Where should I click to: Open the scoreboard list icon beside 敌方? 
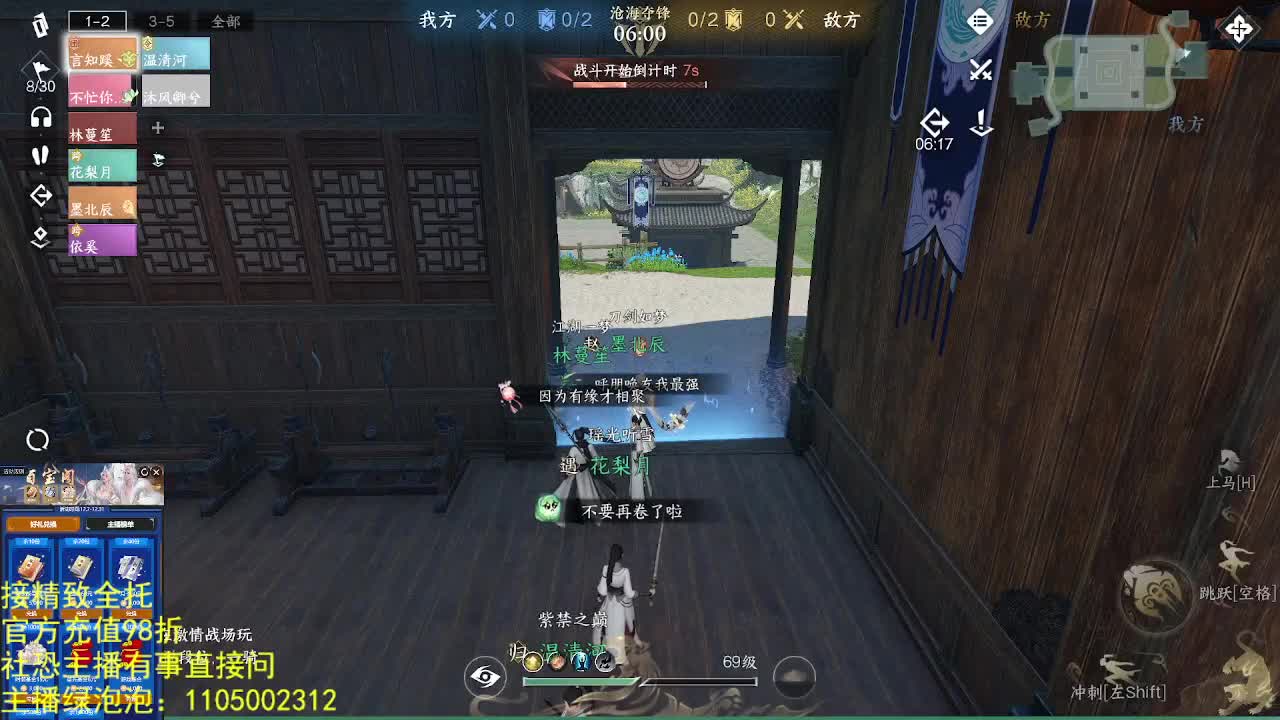tap(979, 20)
